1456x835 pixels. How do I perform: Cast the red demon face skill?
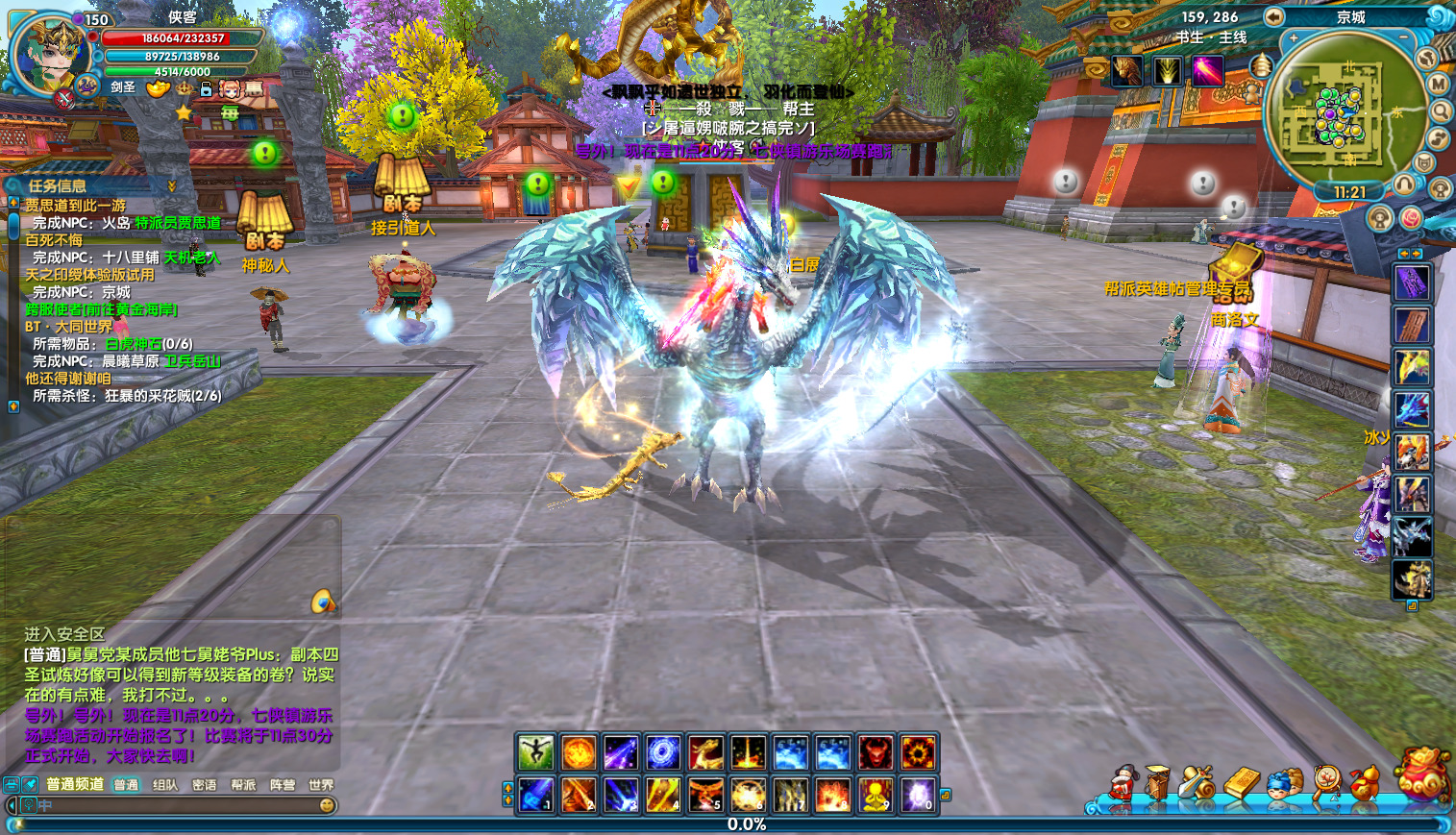pos(875,752)
